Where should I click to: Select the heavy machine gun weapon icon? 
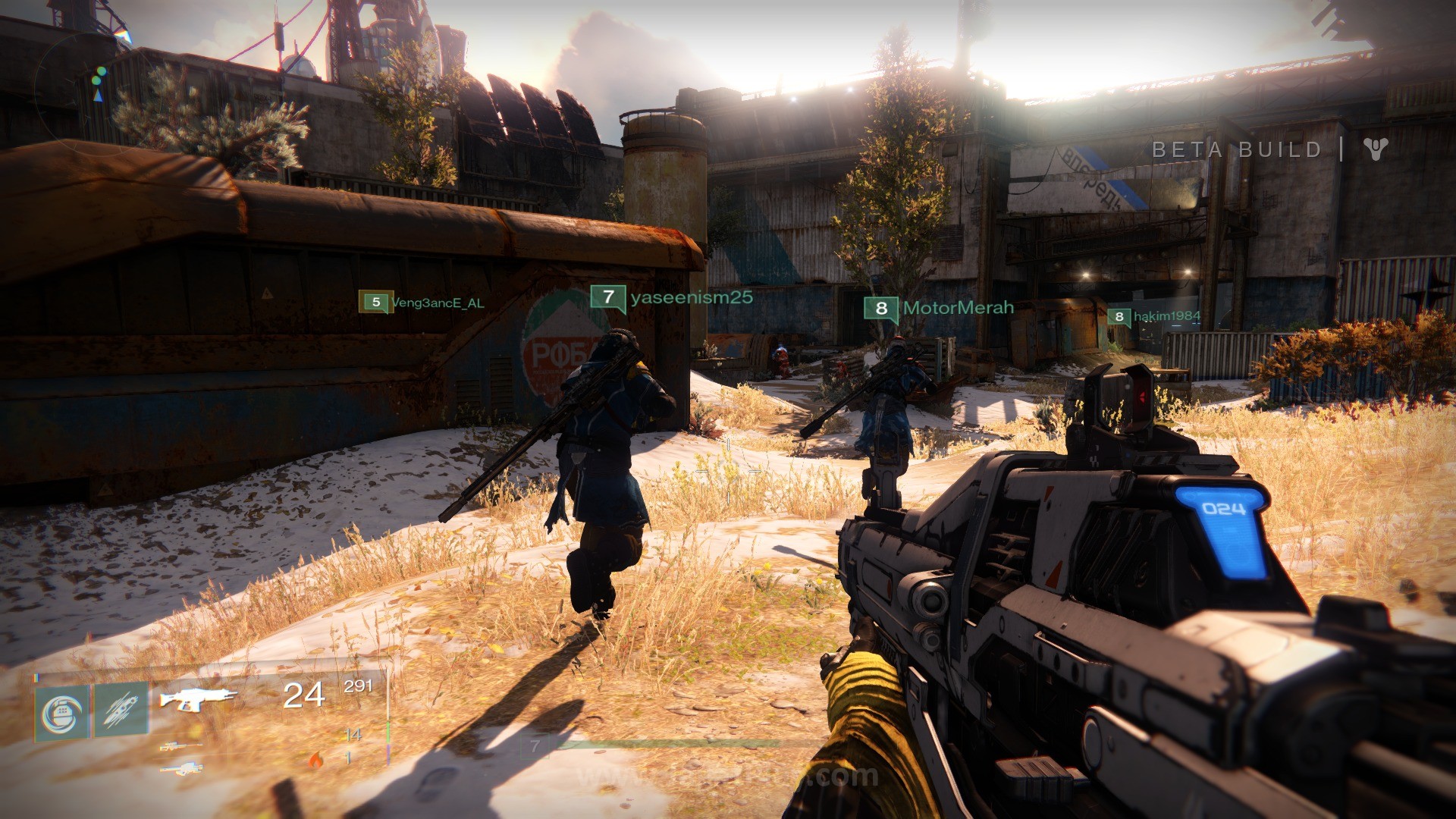[x=180, y=769]
